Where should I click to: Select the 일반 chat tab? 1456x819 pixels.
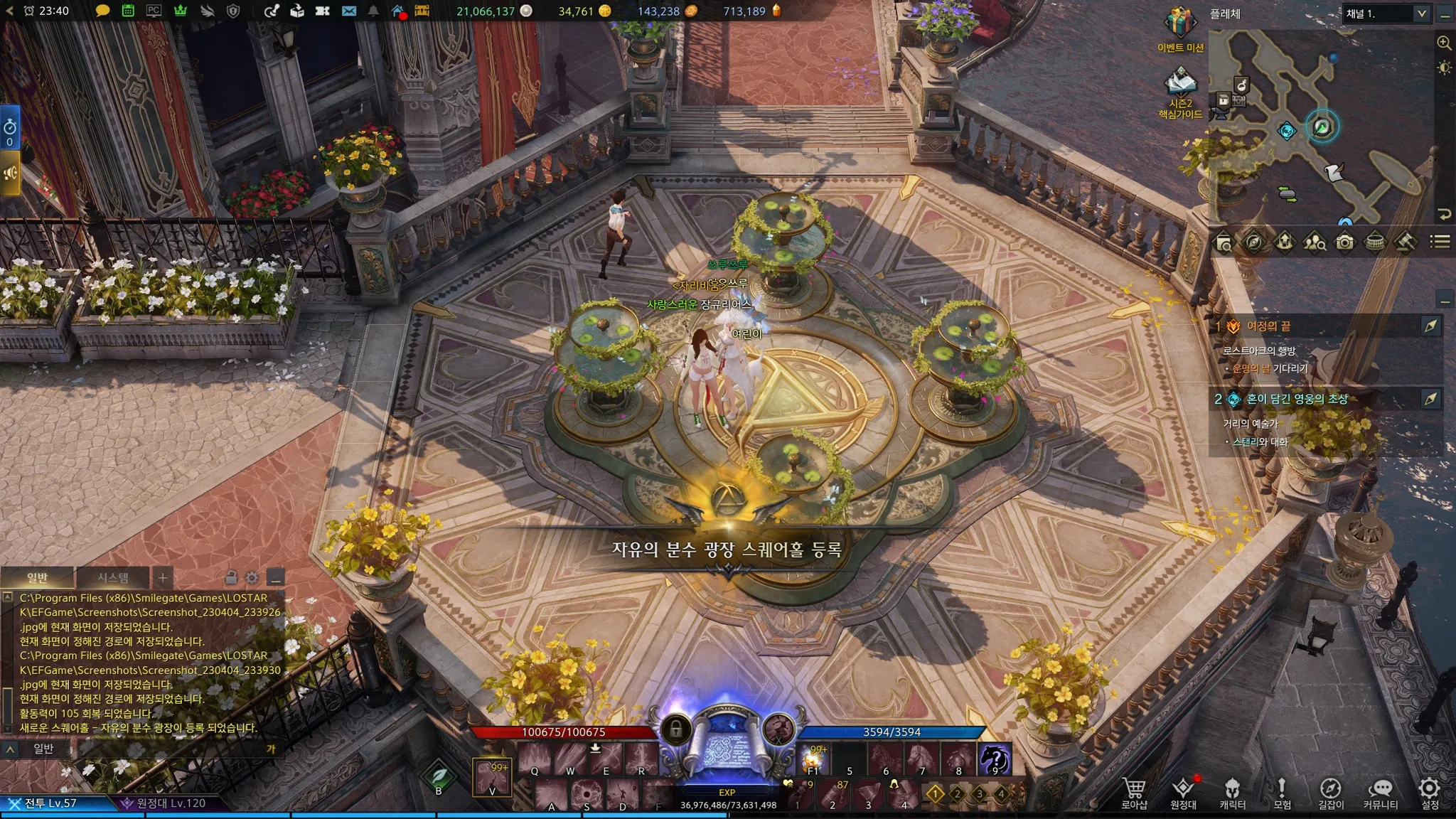click(38, 577)
